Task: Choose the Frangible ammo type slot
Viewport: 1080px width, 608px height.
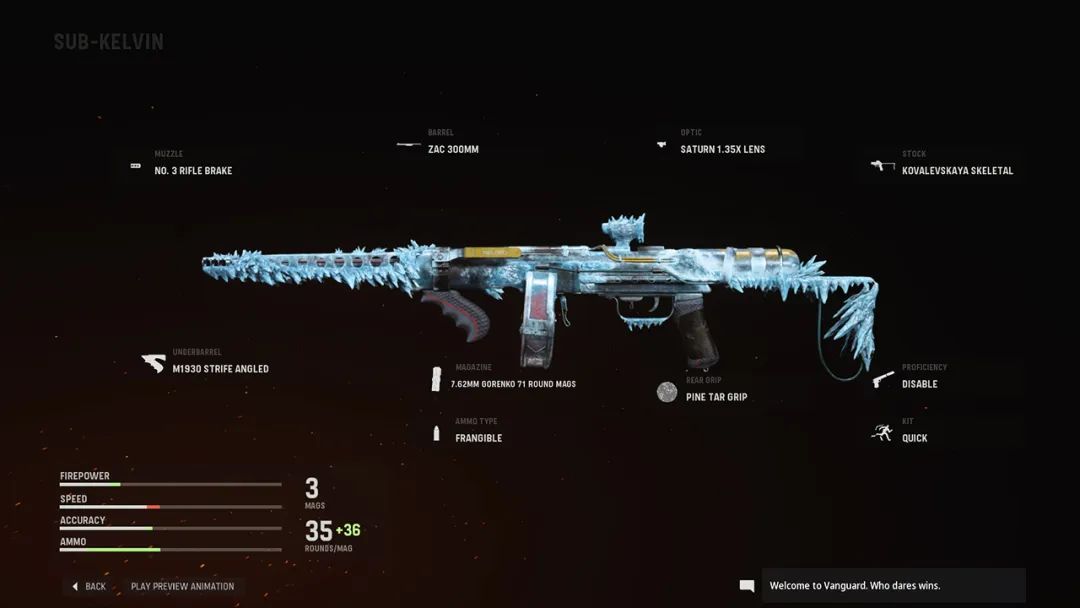Action: pyautogui.click(x=478, y=438)
